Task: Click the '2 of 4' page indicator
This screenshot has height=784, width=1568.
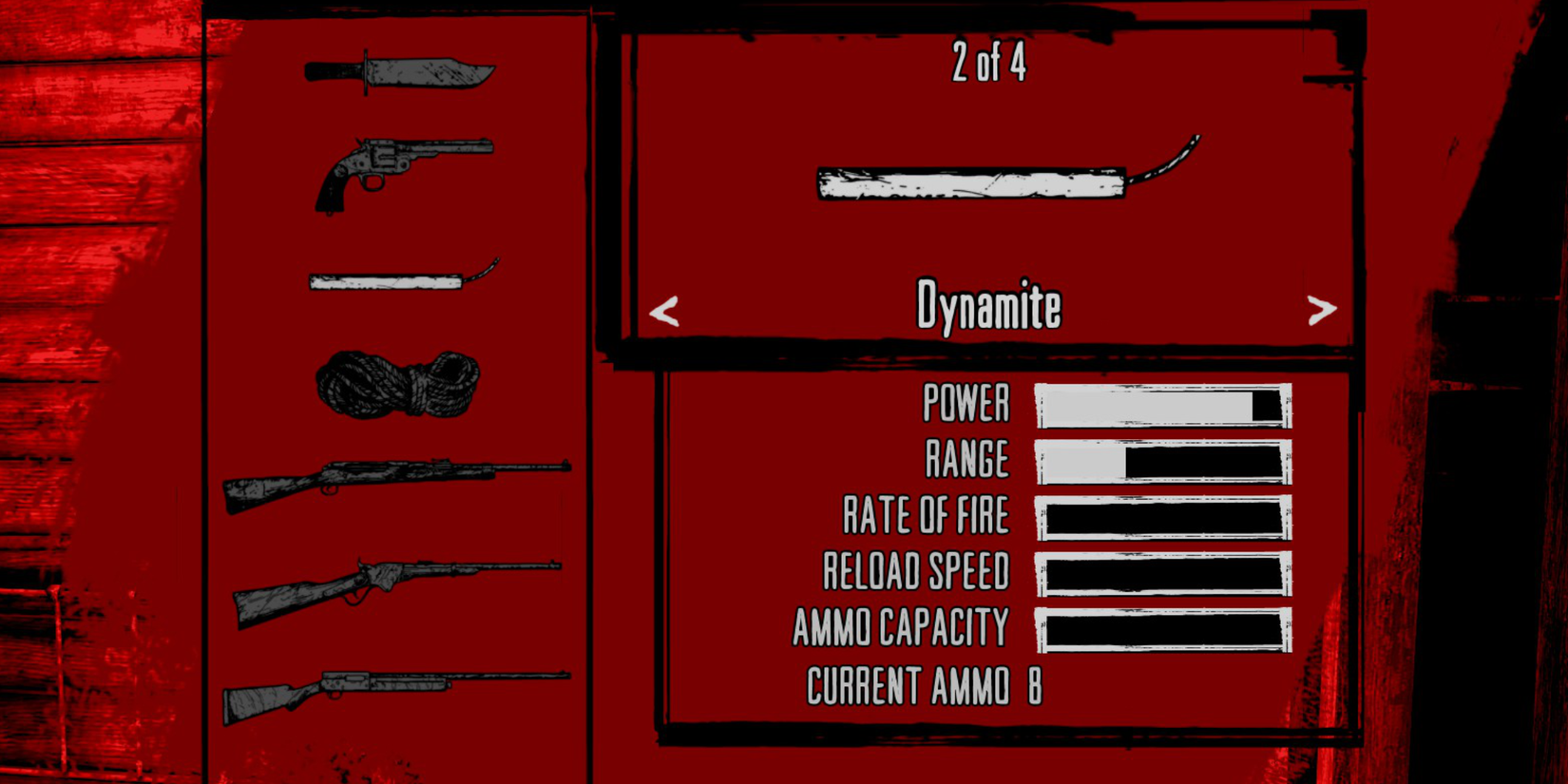Action: coord(989,67)
